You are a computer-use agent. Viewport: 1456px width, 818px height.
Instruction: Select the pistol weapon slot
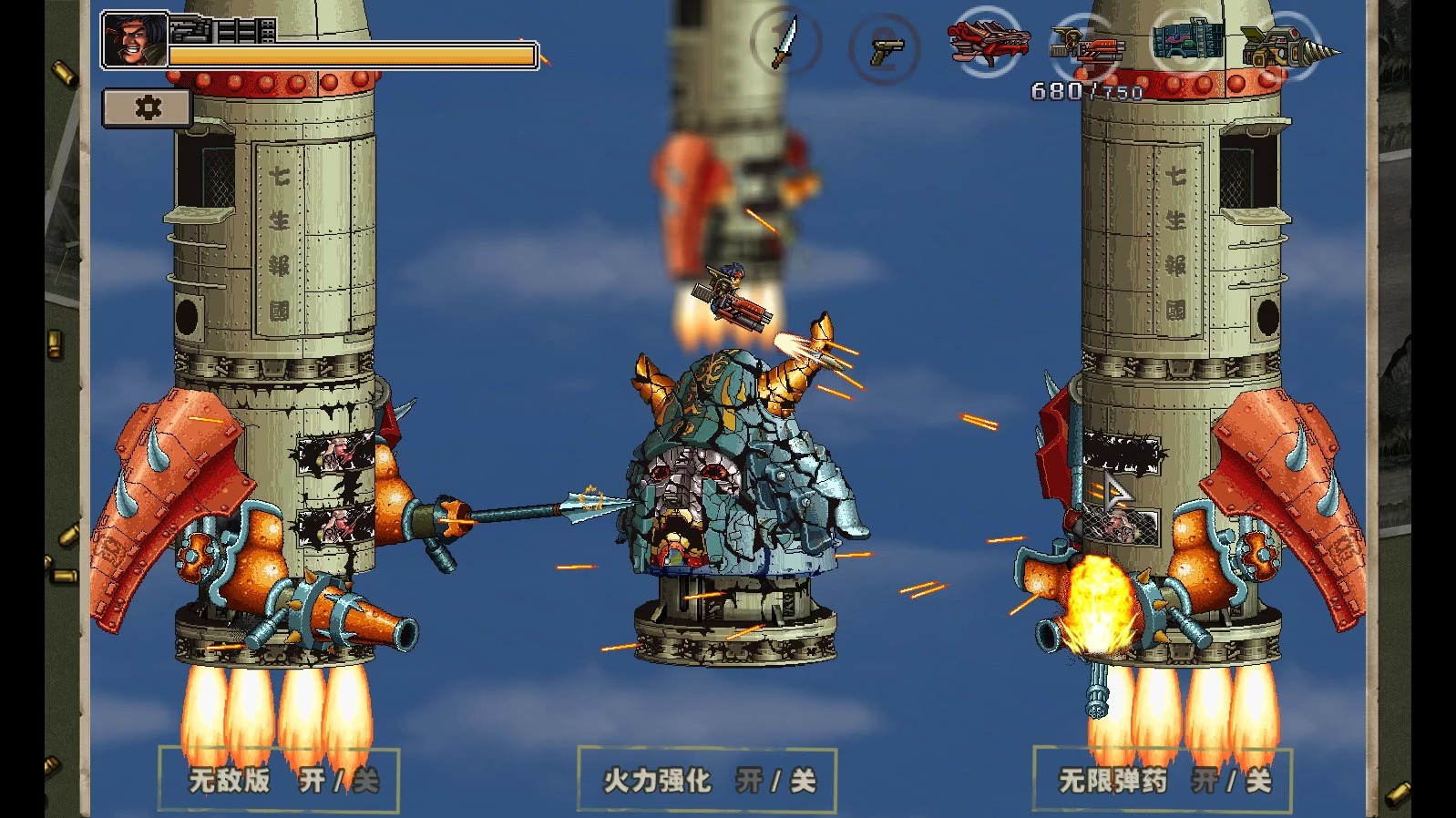click(x=884, y=49)
